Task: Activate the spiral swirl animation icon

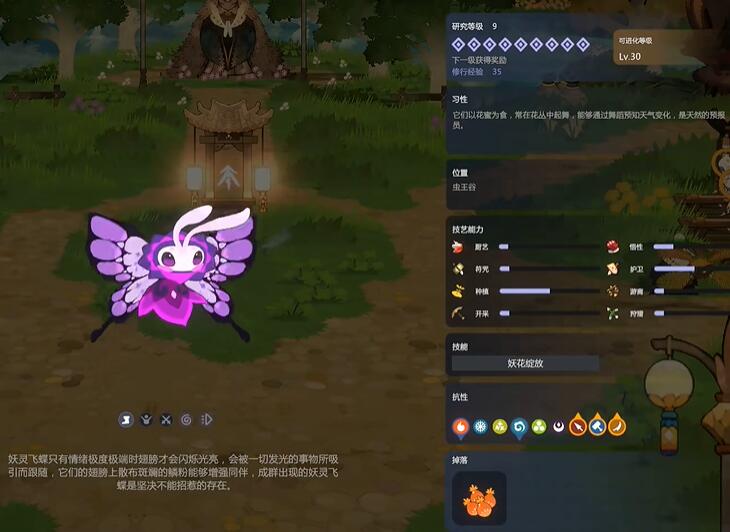Action: [x=186, y=419]
